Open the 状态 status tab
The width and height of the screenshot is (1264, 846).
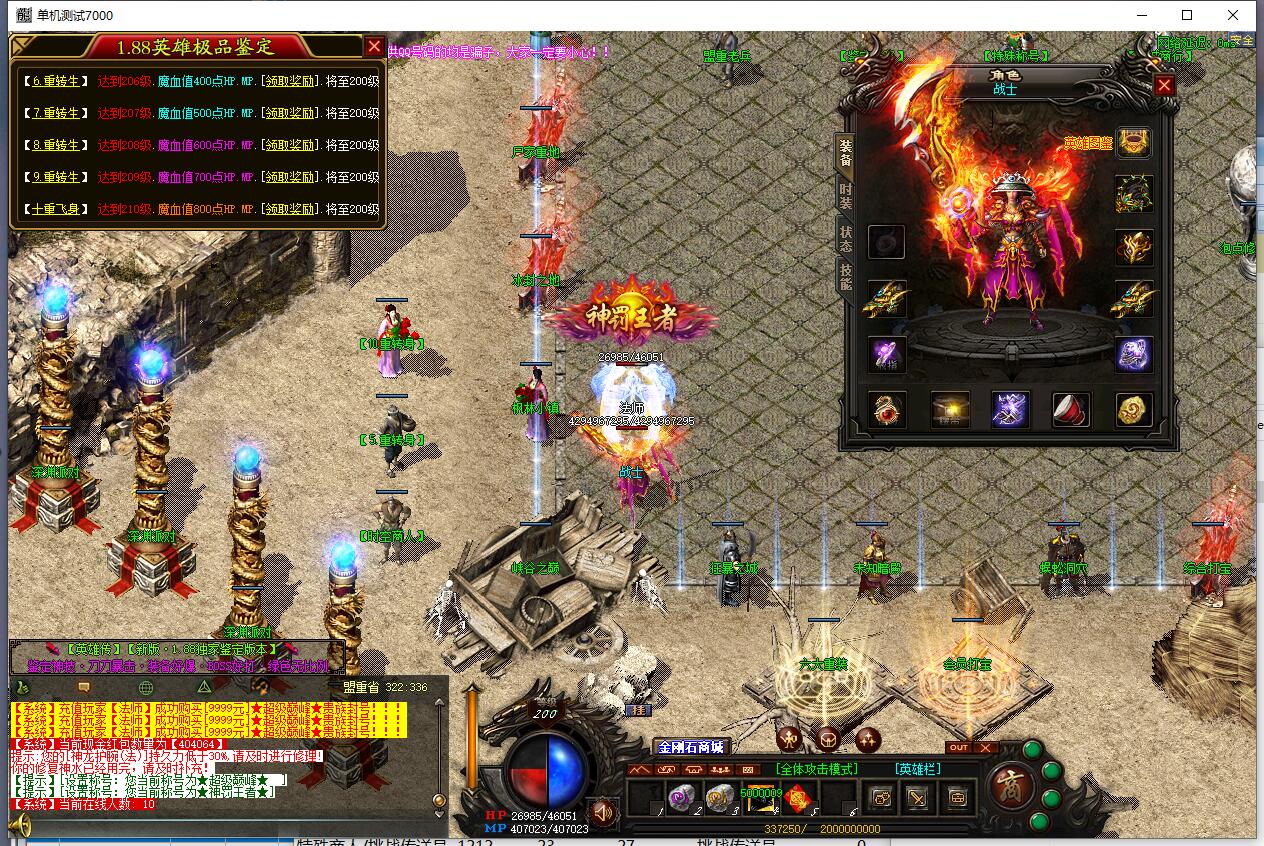[846, 239]
